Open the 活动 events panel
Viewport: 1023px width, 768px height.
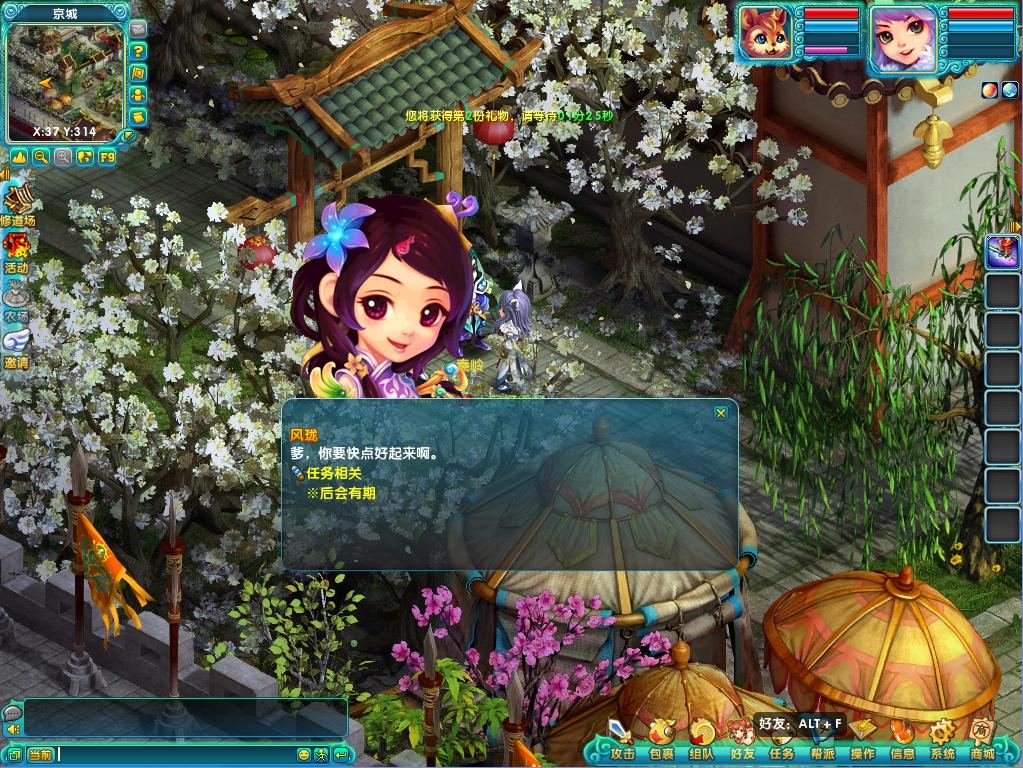16,251
